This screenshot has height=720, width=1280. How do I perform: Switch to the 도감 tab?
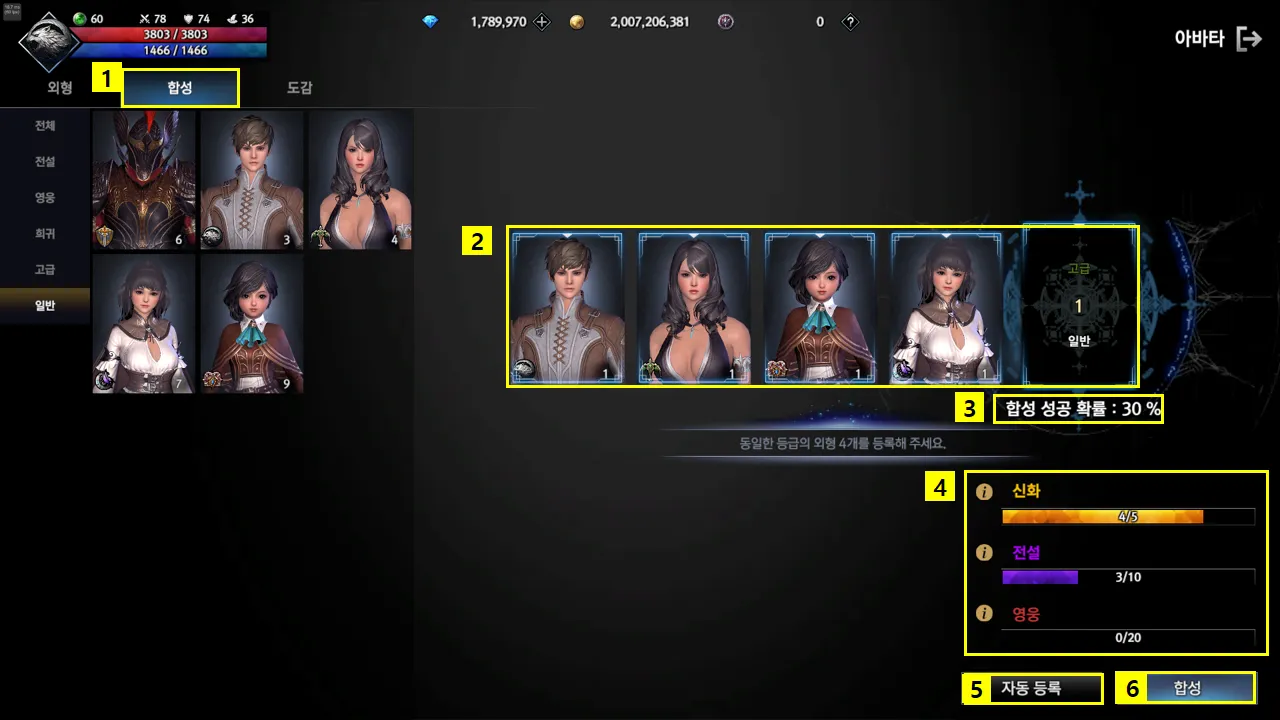[299, 88]
